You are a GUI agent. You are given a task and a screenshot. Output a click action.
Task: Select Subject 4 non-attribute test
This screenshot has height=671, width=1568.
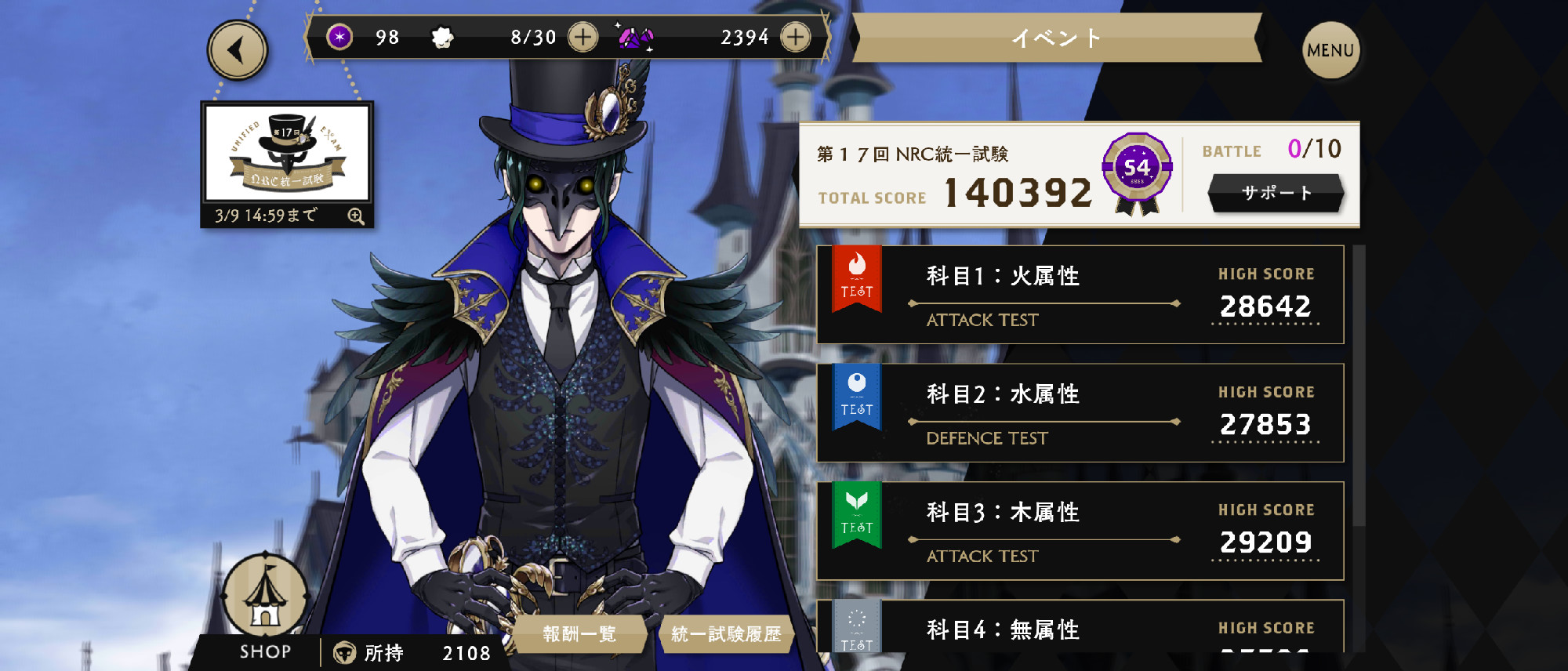(x=1080, y=629)
